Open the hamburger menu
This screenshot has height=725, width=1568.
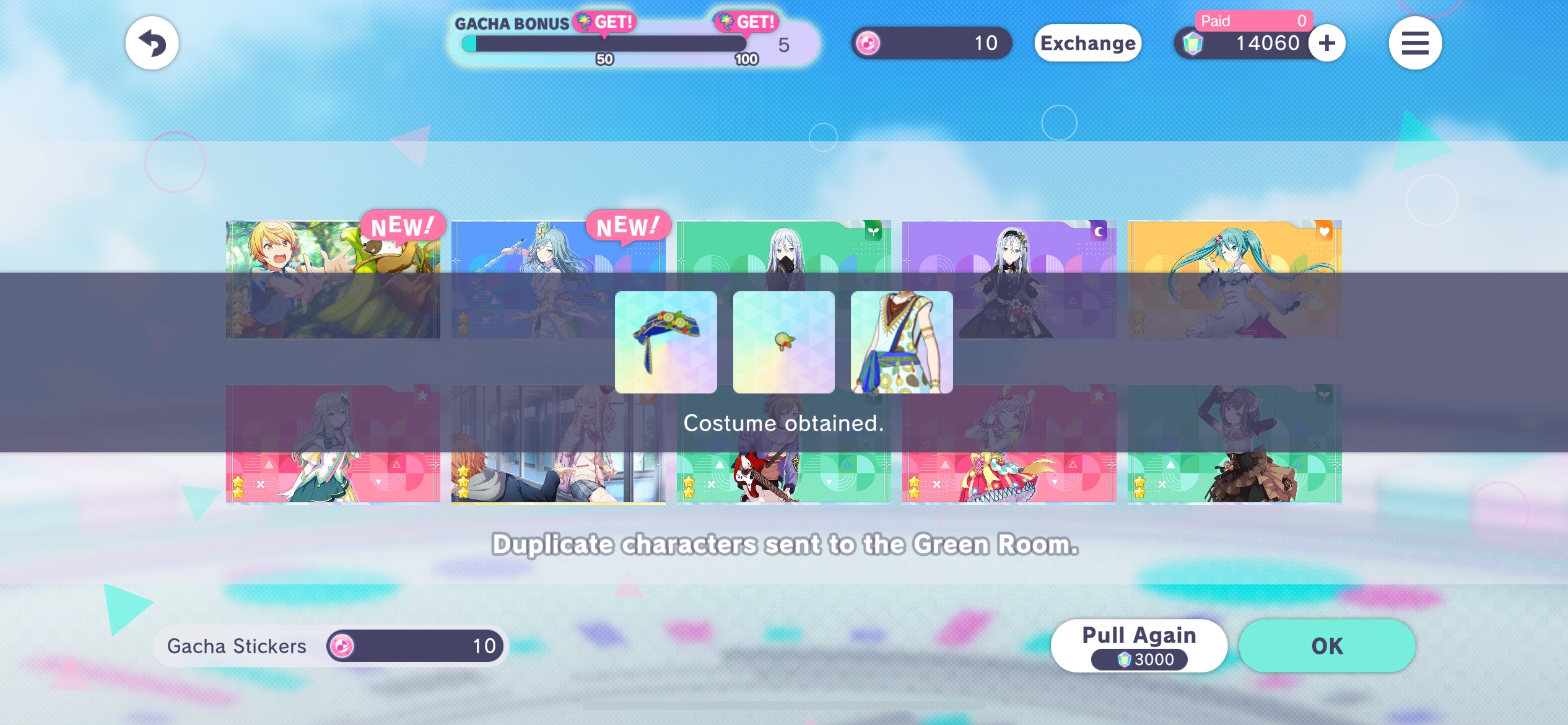[1416, 42]
